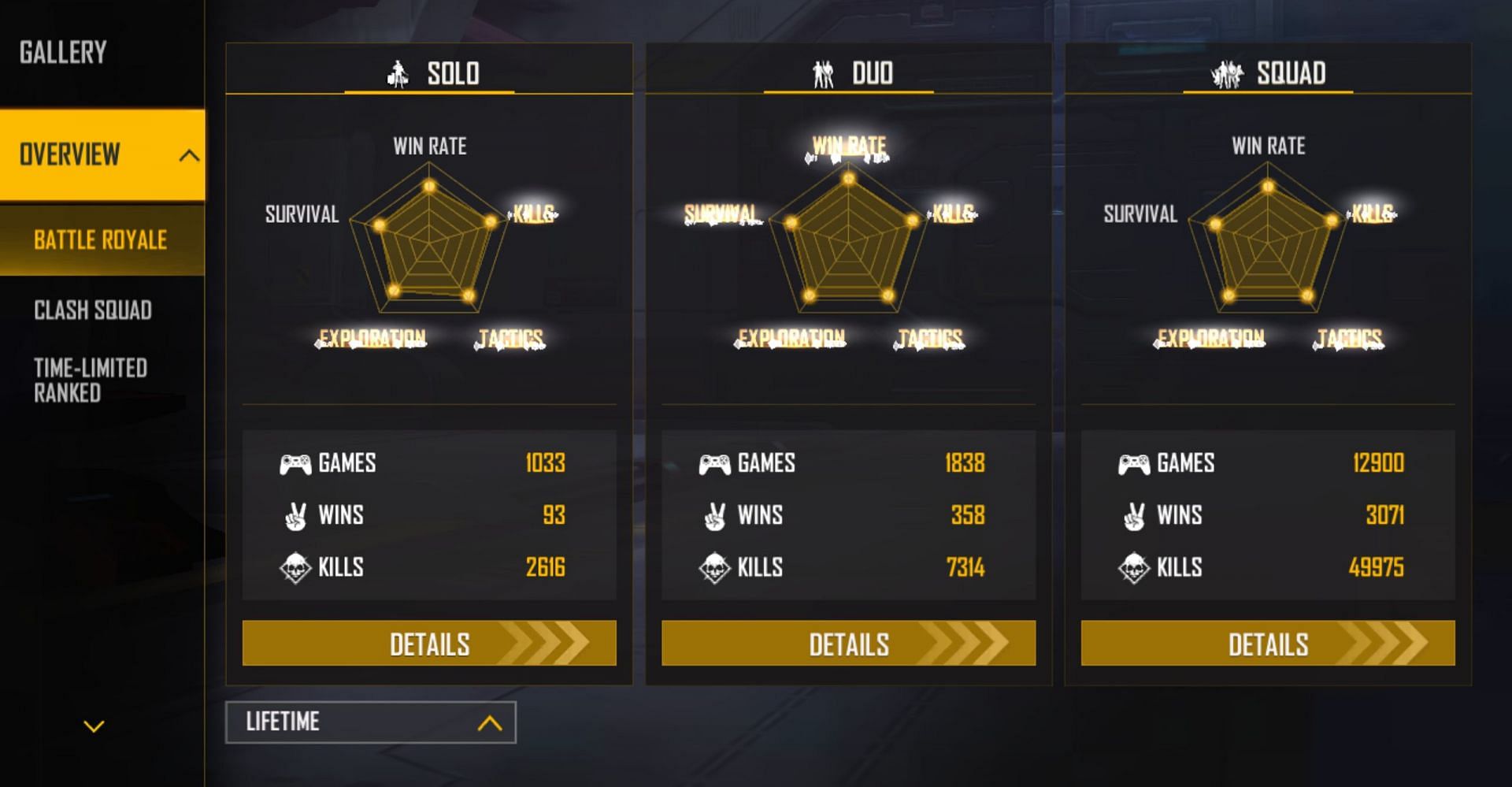Open the Lifetime period dropdown

(x=371, y=722)
